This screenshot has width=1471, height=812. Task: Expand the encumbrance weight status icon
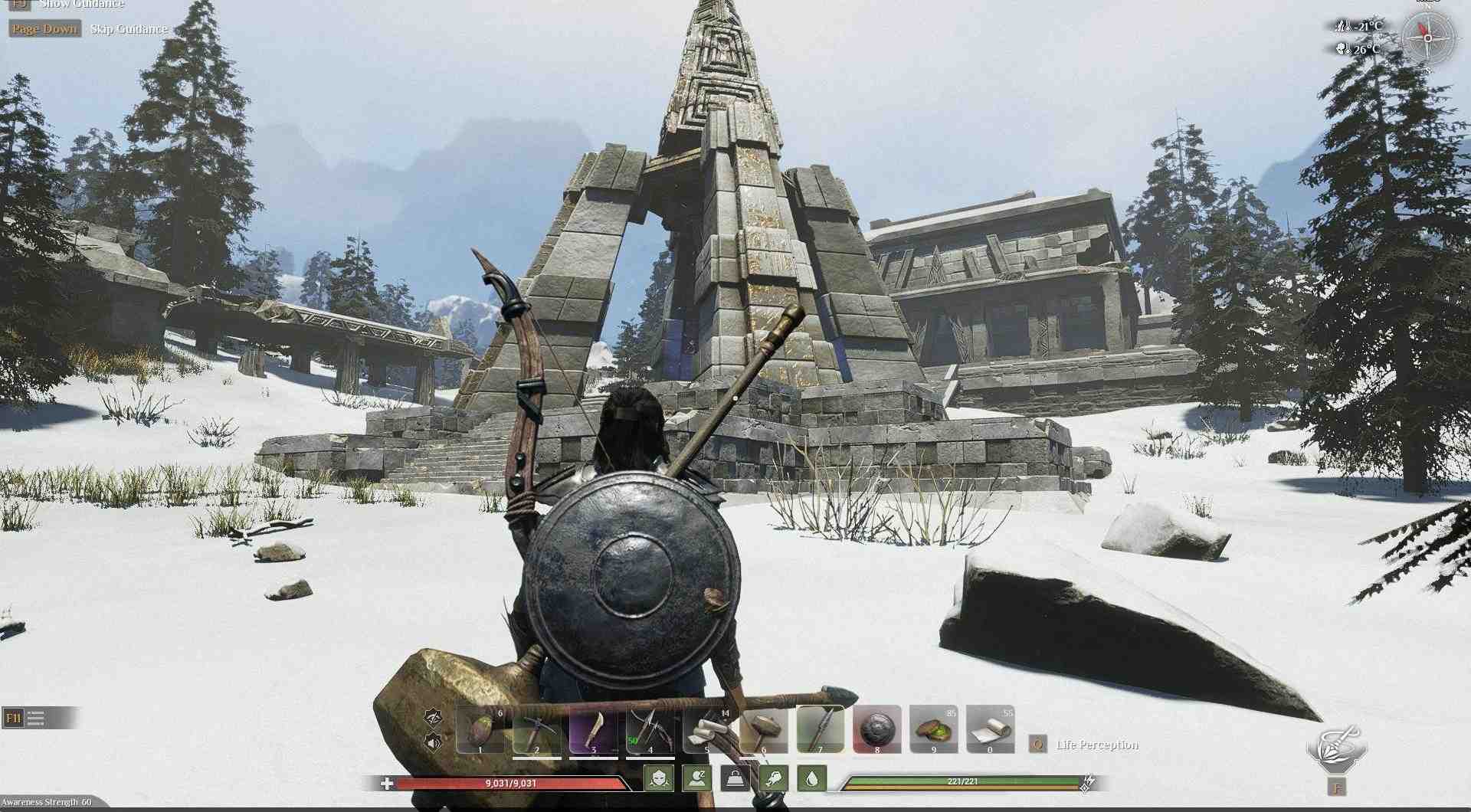pos(732,778)
